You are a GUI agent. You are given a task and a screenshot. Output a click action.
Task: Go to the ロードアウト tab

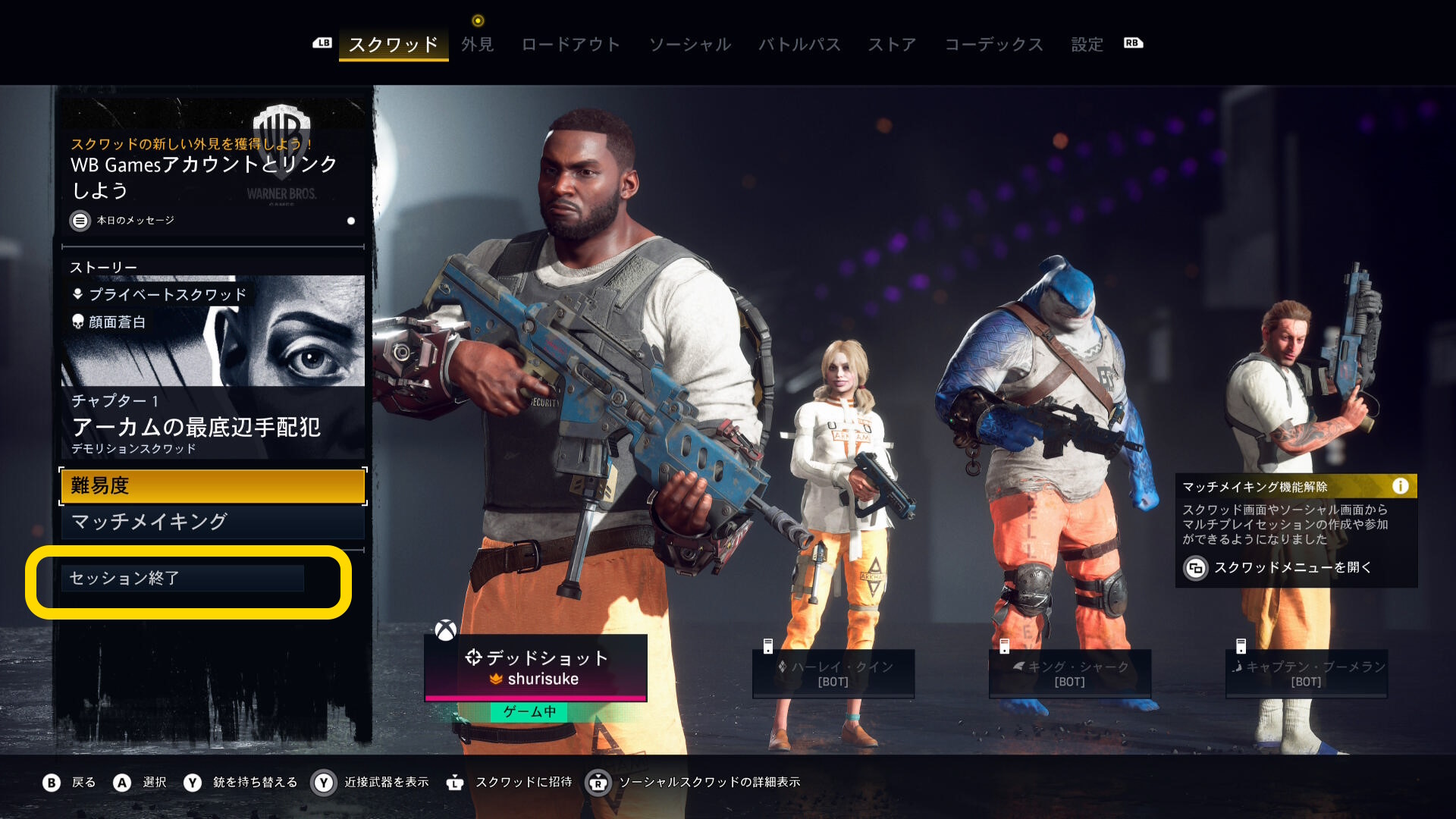coord(570,44)
